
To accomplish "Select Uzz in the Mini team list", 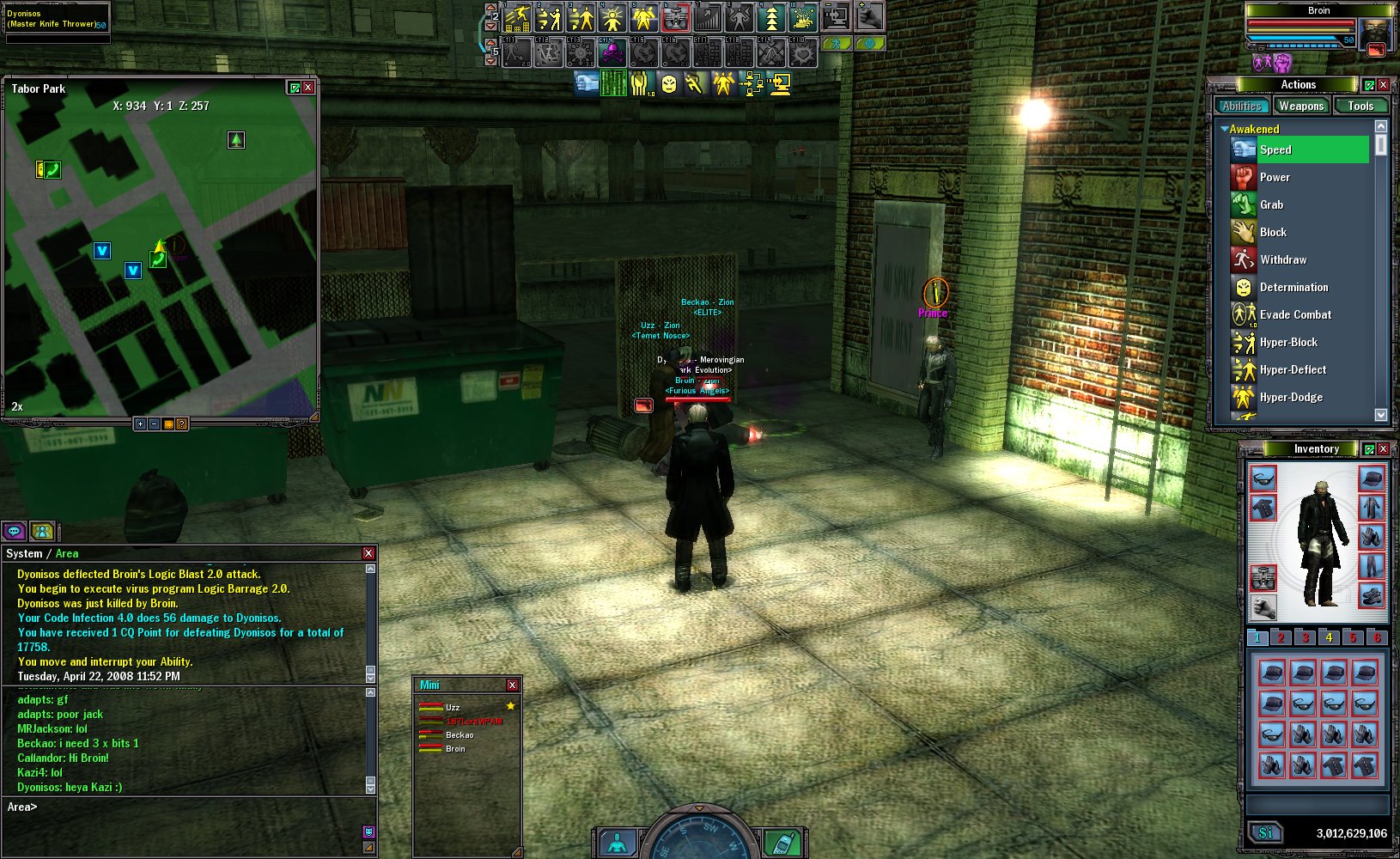I will [x=453, y=707].
